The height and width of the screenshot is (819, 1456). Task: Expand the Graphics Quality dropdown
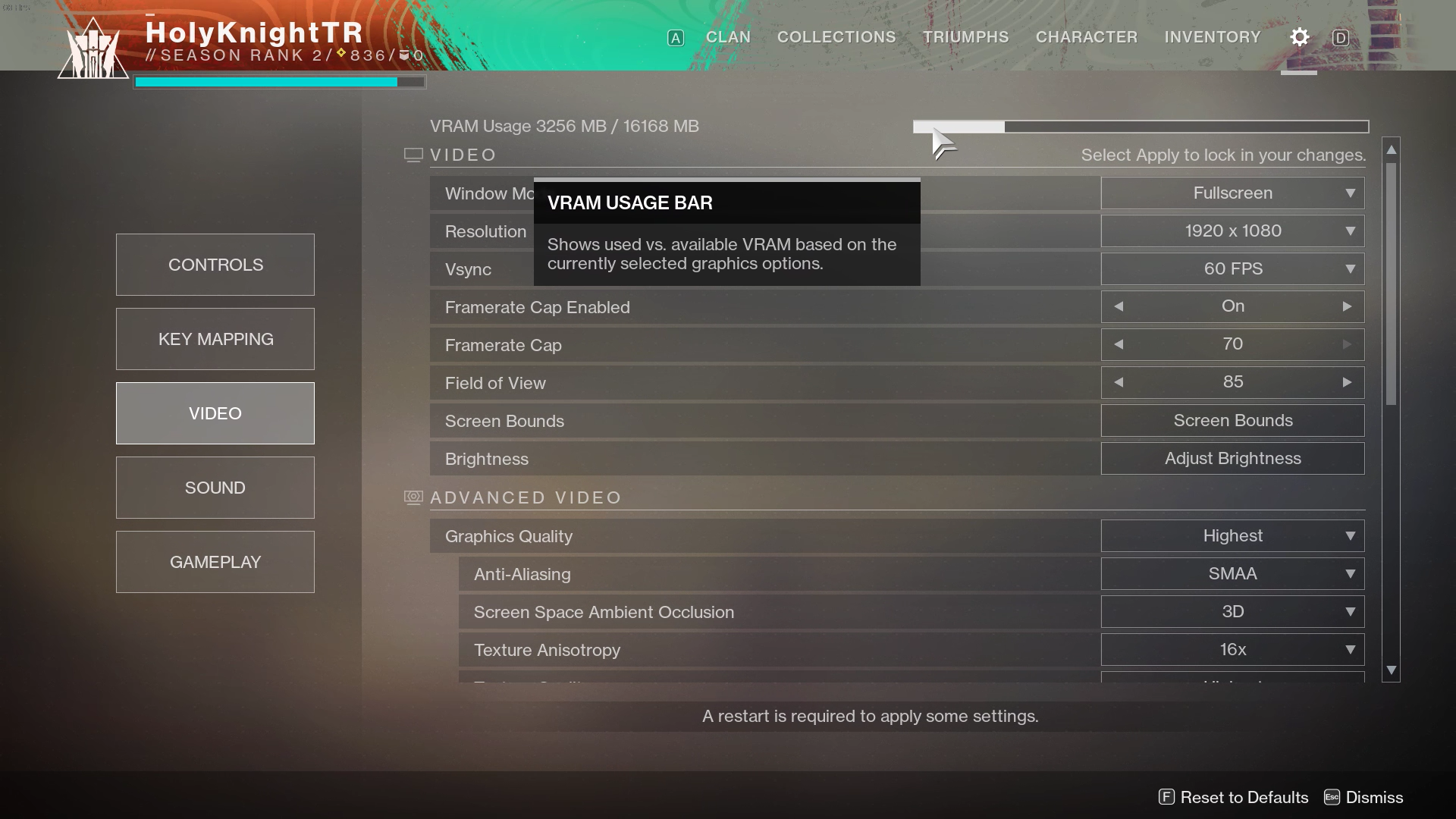(1232, 536)
